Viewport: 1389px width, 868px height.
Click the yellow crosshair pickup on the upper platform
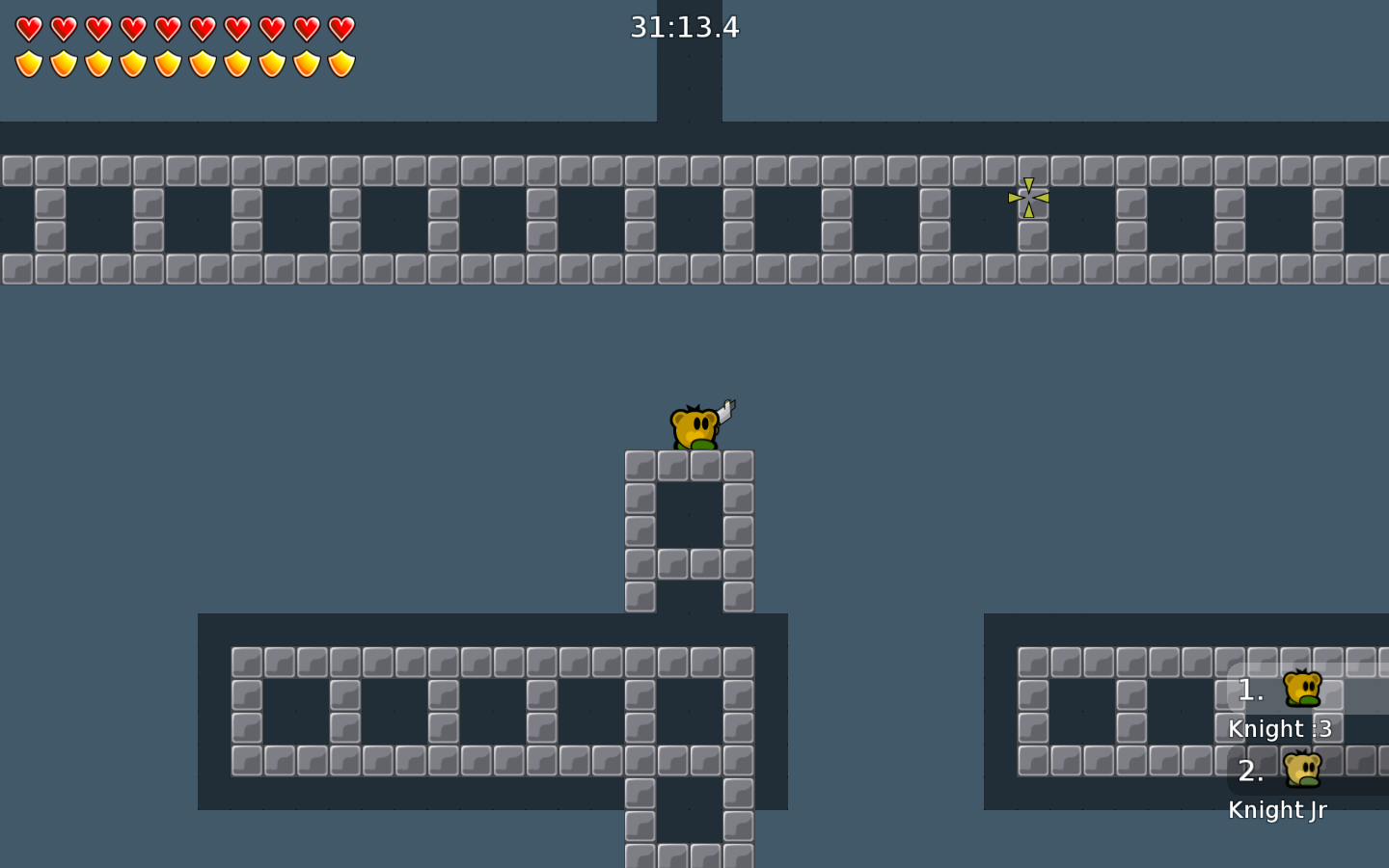(x=1028, y=199)
